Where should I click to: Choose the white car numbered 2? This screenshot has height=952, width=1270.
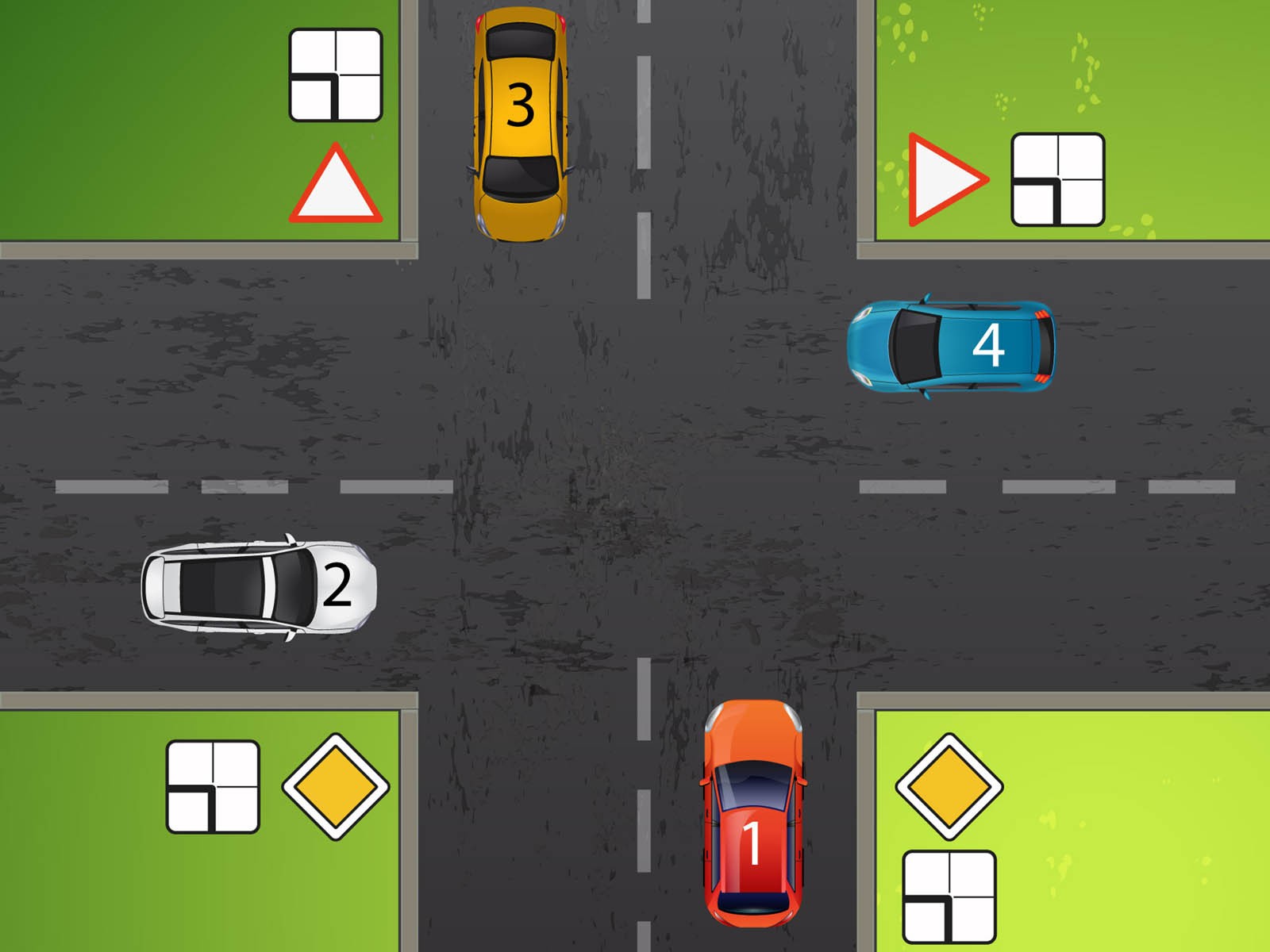259,587
